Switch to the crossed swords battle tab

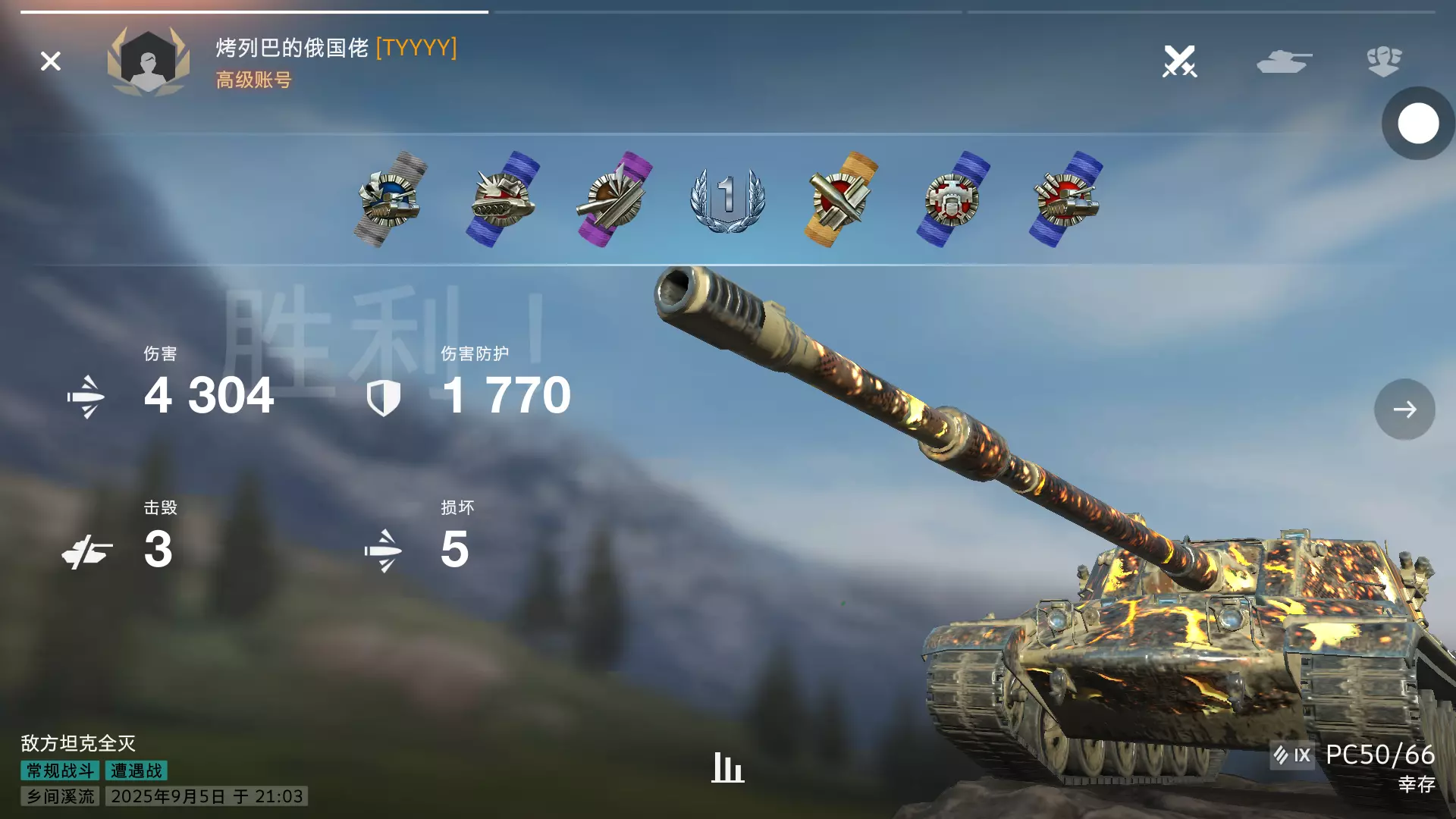coord(1179,61)
